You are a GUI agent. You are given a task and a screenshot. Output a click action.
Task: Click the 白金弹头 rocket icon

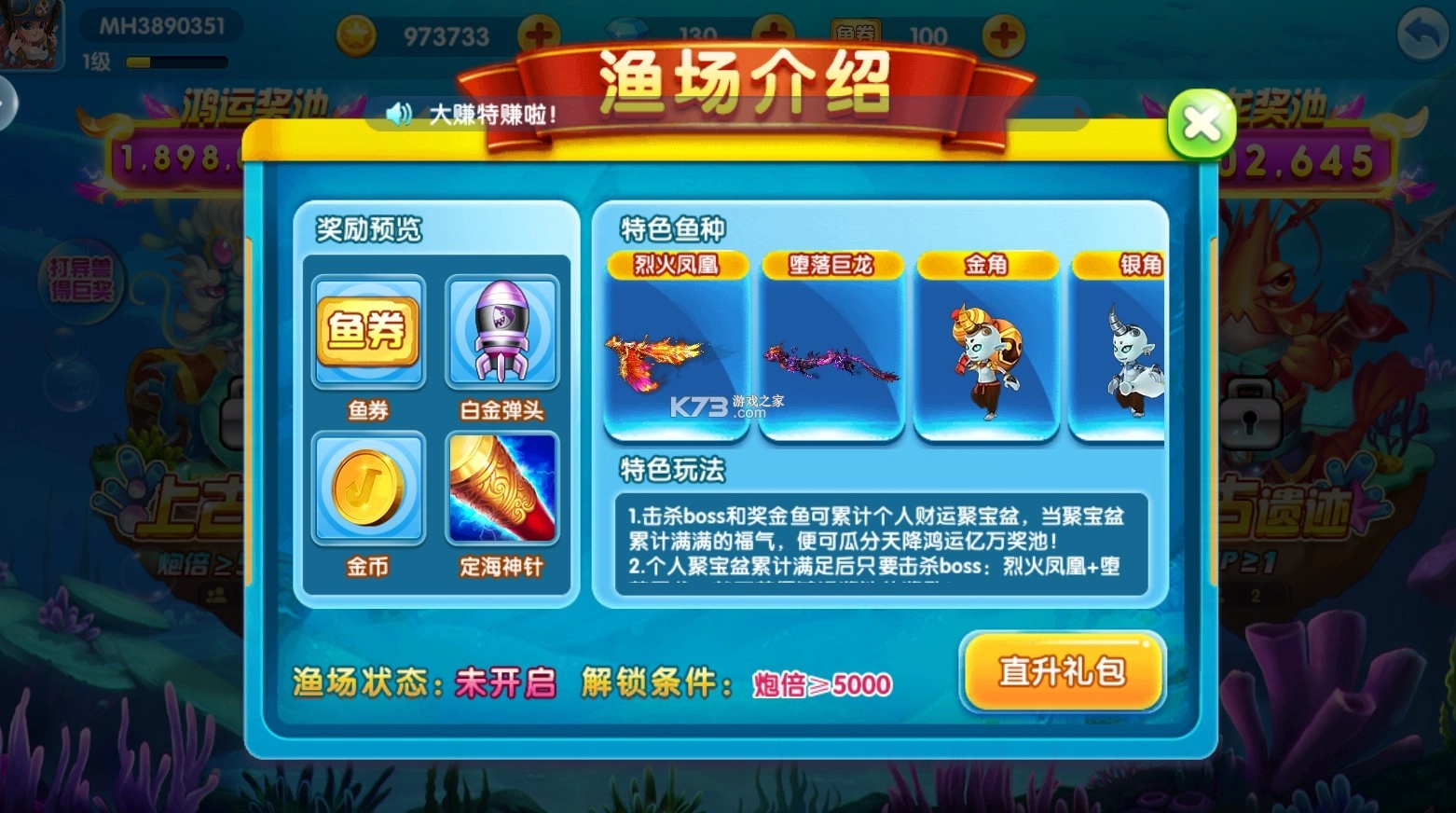tap(504, 331)
